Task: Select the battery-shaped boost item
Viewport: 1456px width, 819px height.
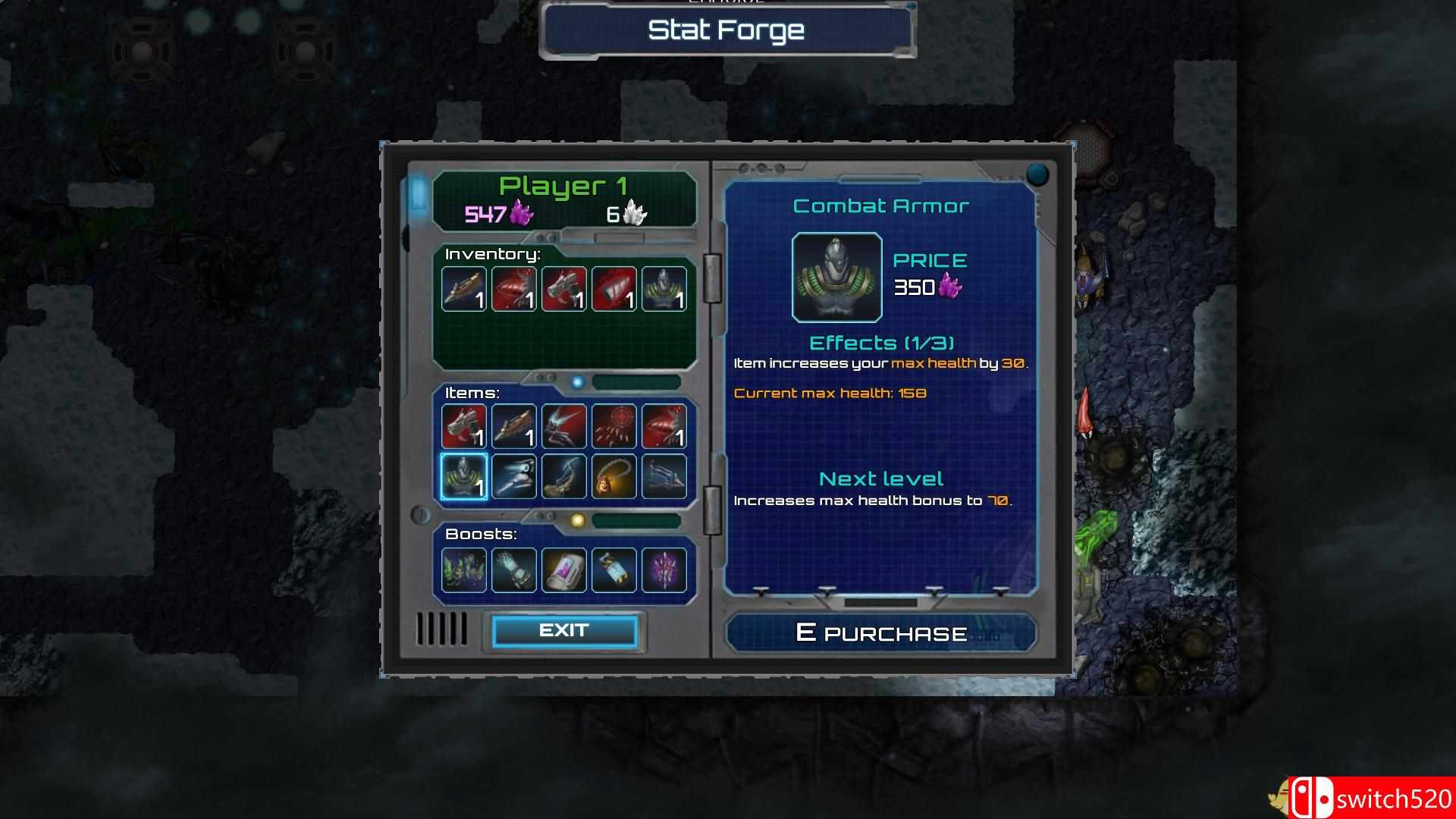Action: point(614,570)
